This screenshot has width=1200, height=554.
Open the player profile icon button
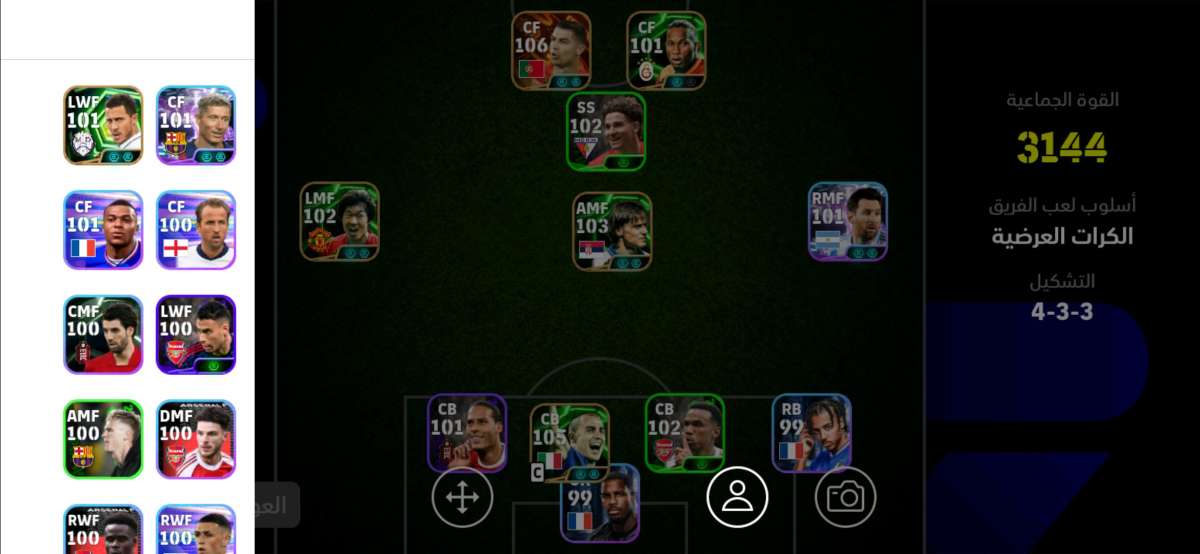(x=737, y=497)
